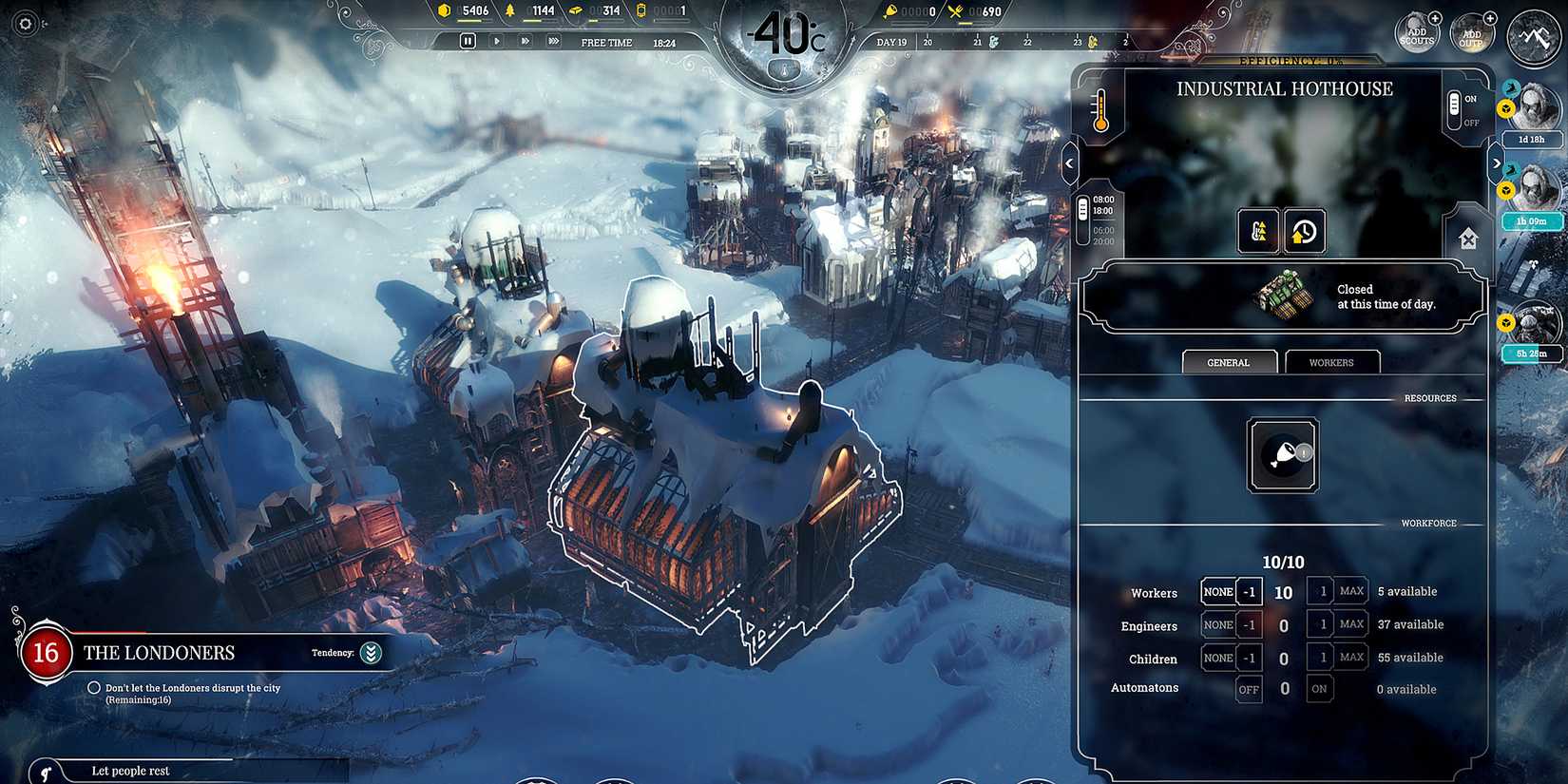Click the dismantle icon in the hothouse panel
Screen dimensions: 1568x784
(1469, 238)
